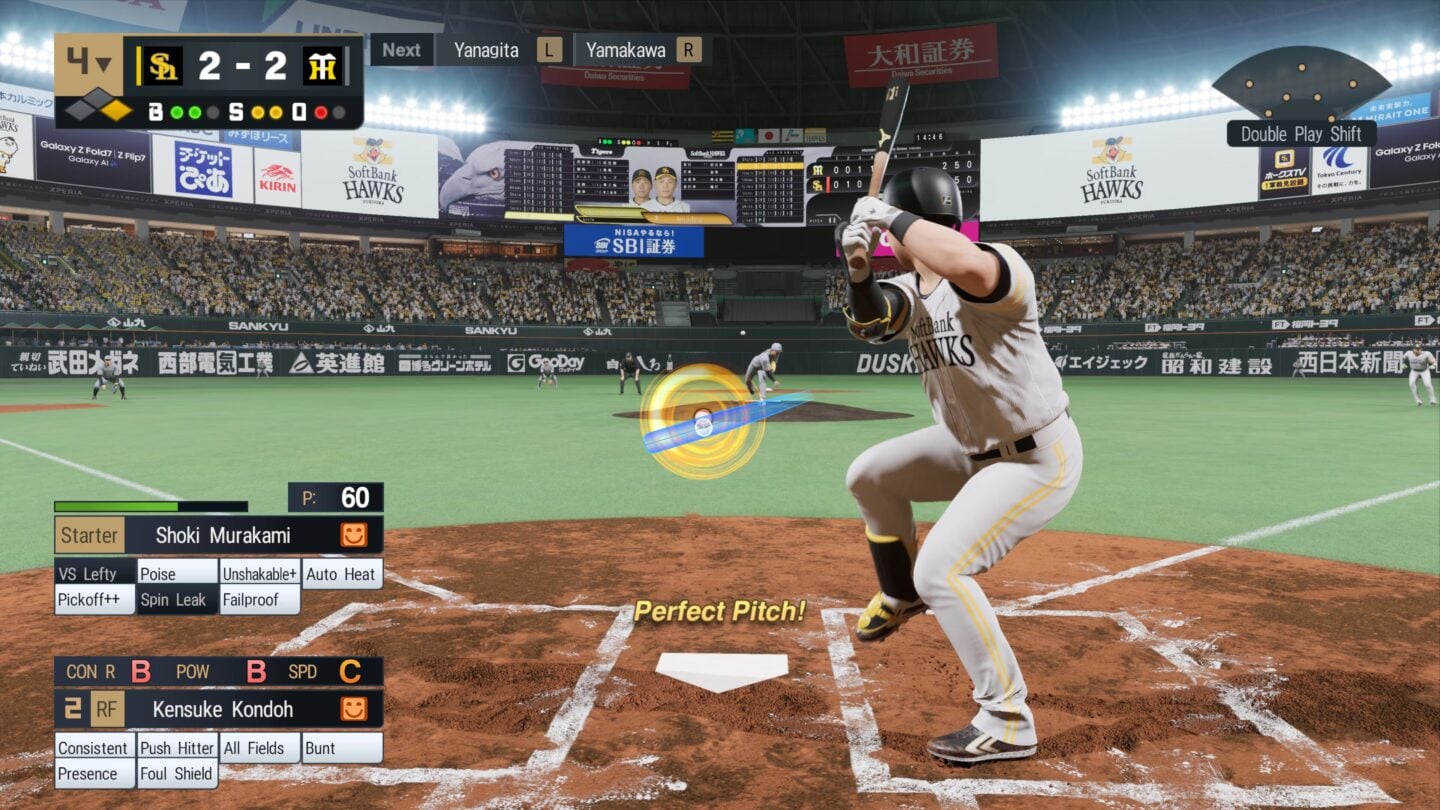Viewport: 1440px width, 810px height.
Task: Enable the Auto Heat ability
Action: pyautogui.click(x=342, y=573)
